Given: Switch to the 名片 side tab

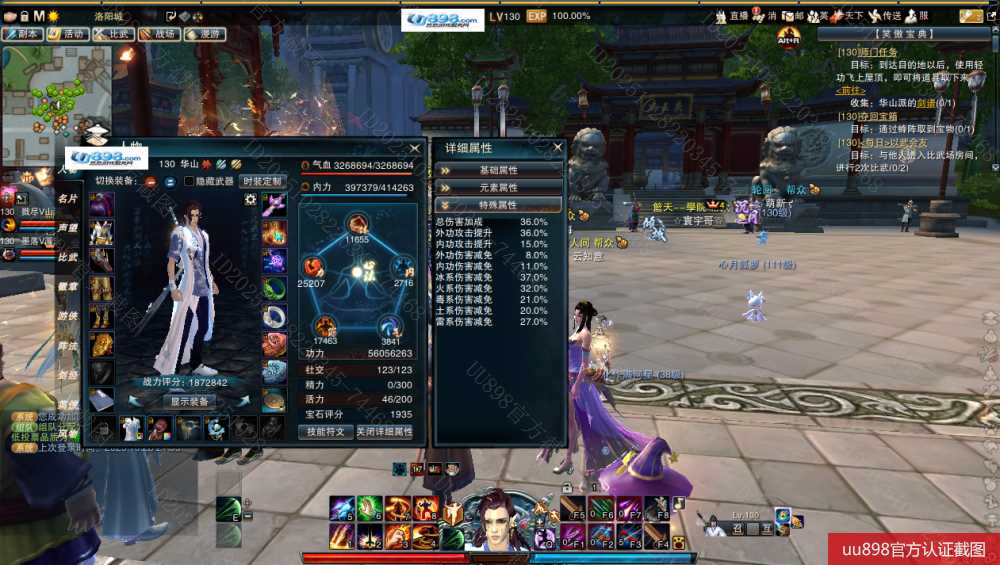Looking at the screenshot, I should point(68,199).
